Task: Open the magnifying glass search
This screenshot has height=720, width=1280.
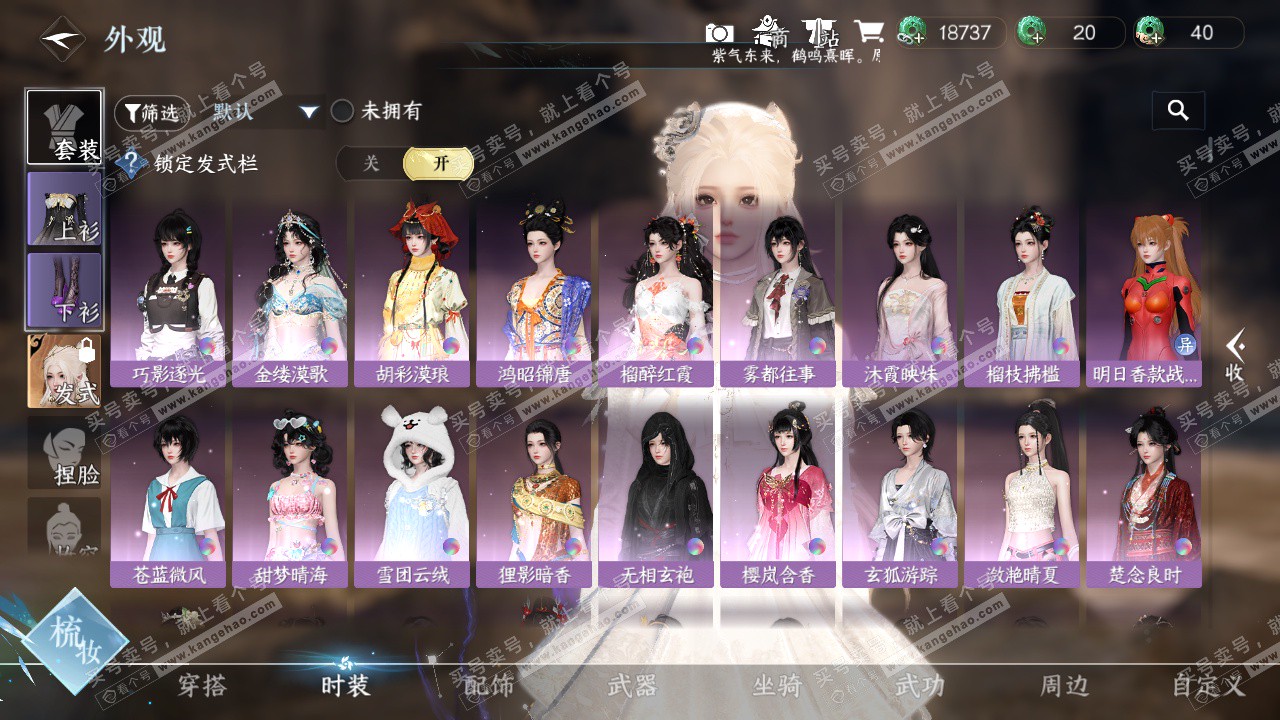Action: click(x=1178, y=111)
